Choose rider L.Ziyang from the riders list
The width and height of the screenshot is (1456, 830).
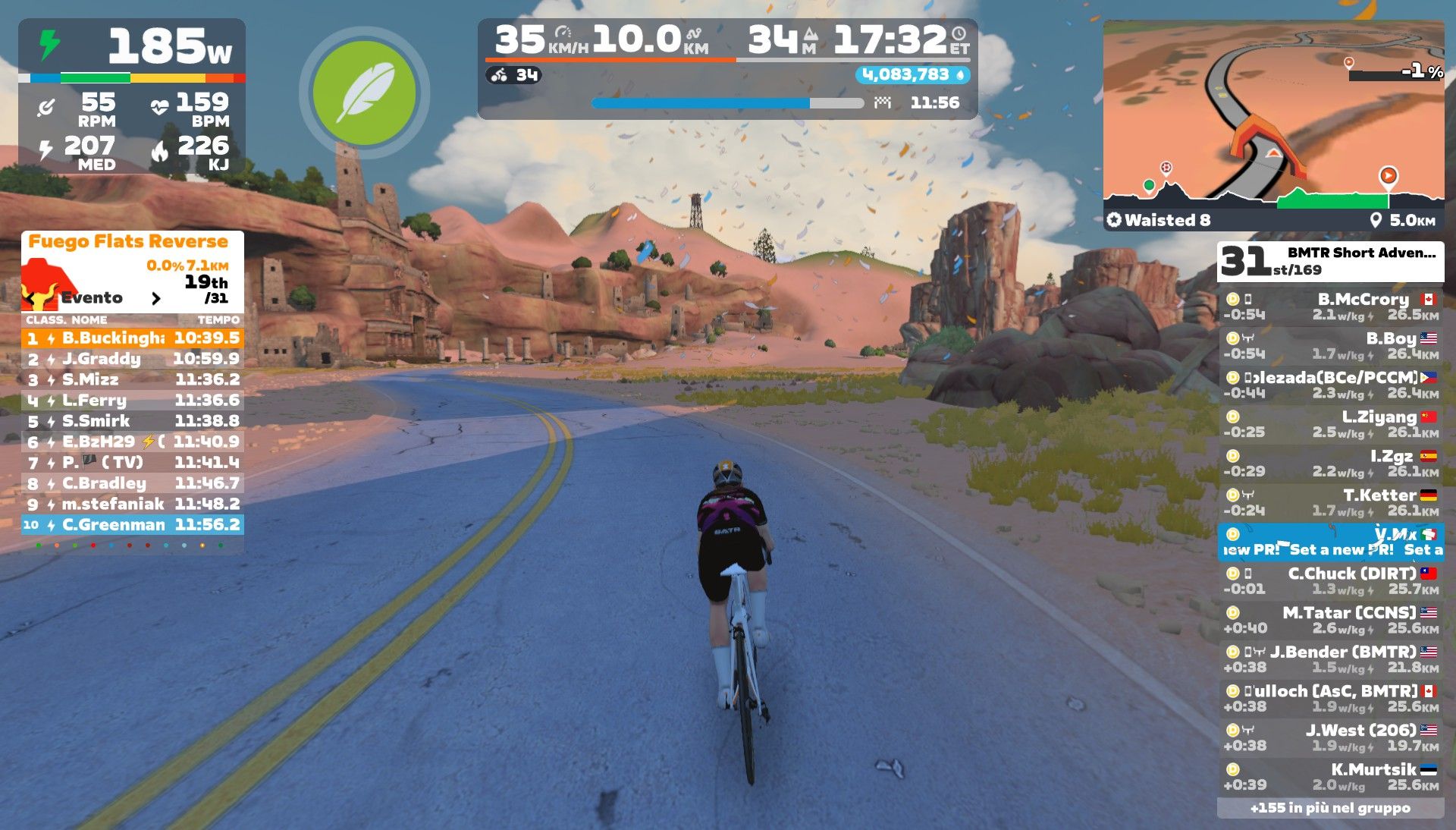click(1330, 424)
